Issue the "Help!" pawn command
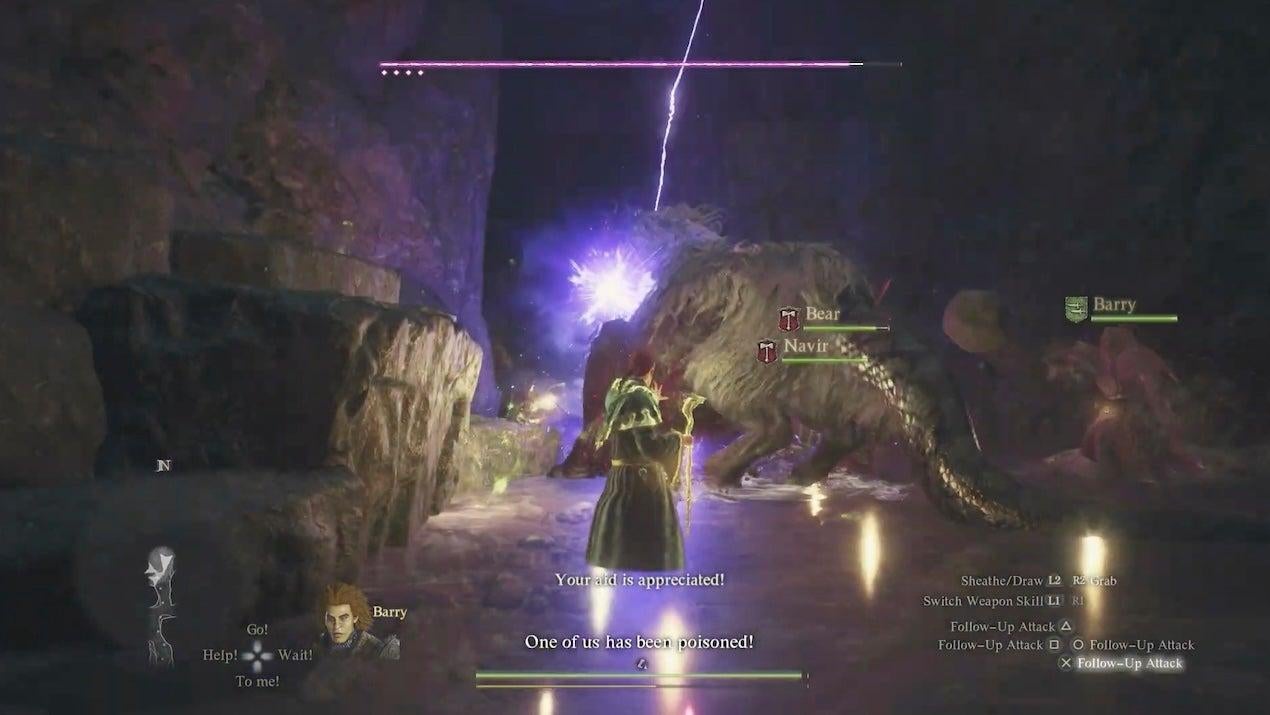Screen dimensions: 1270x715 220,655
